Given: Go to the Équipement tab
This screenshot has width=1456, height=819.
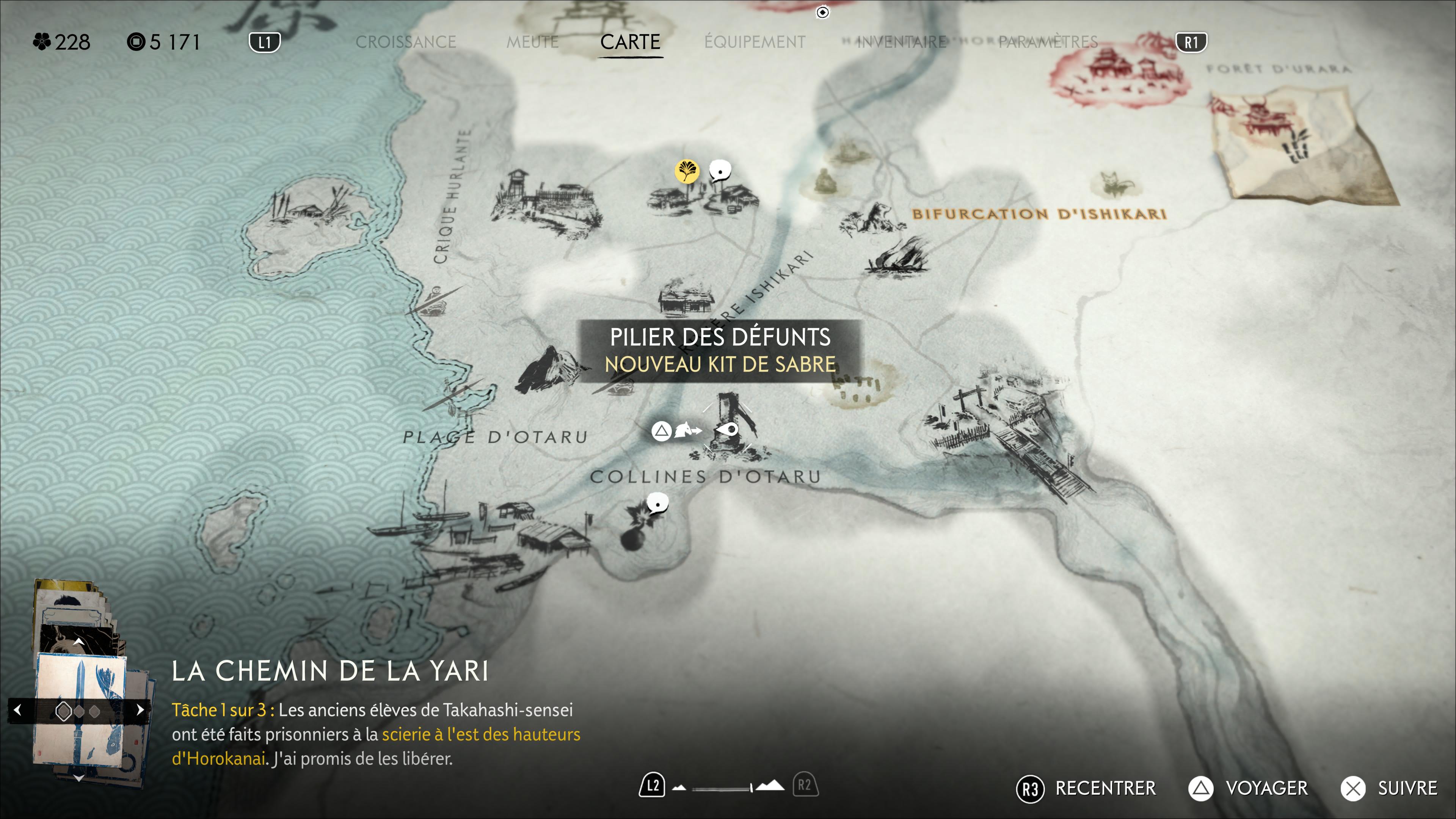Looking at the screenshot, I should [x=755, y=42].
